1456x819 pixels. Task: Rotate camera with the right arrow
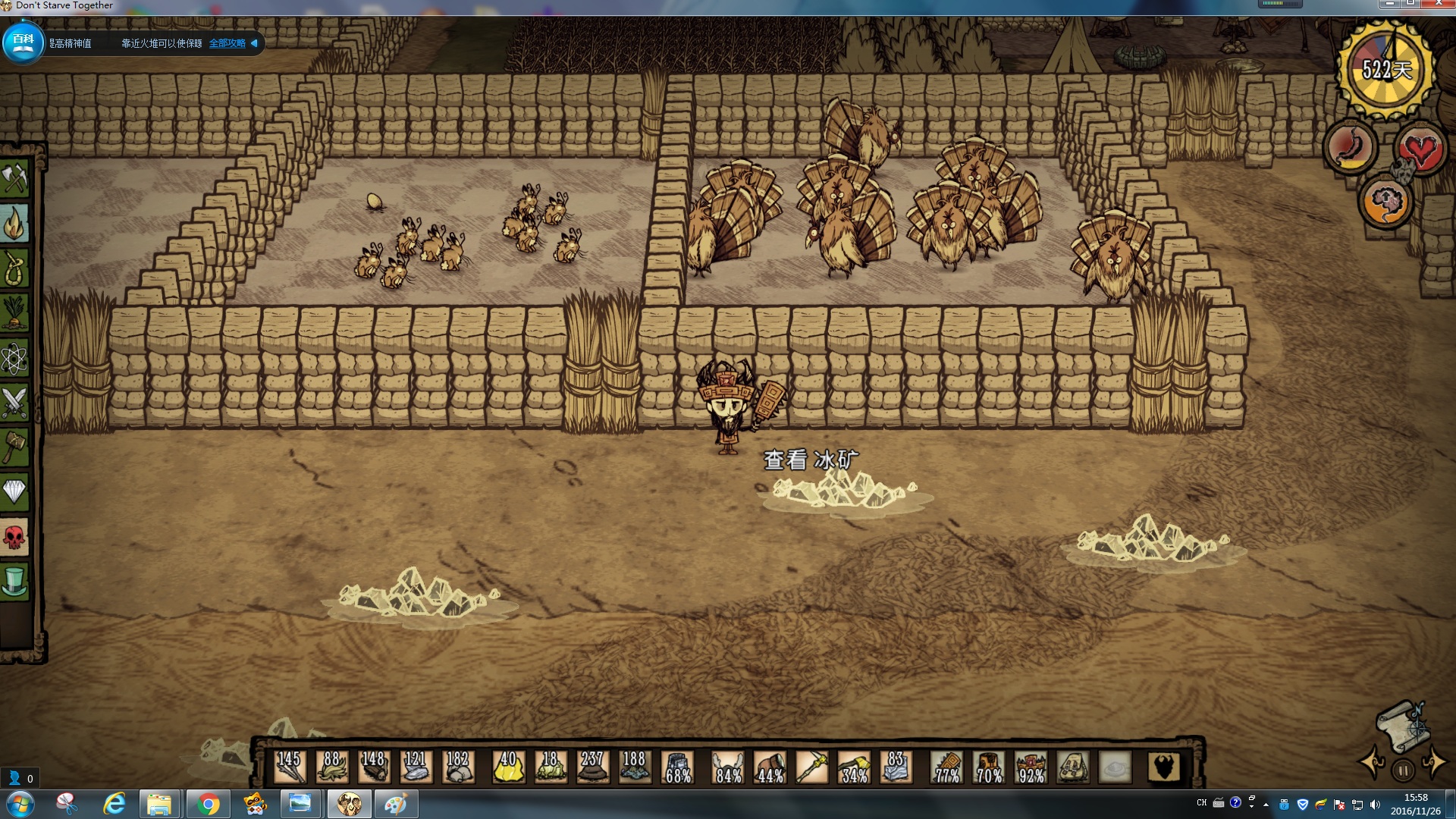[1434, 763]
